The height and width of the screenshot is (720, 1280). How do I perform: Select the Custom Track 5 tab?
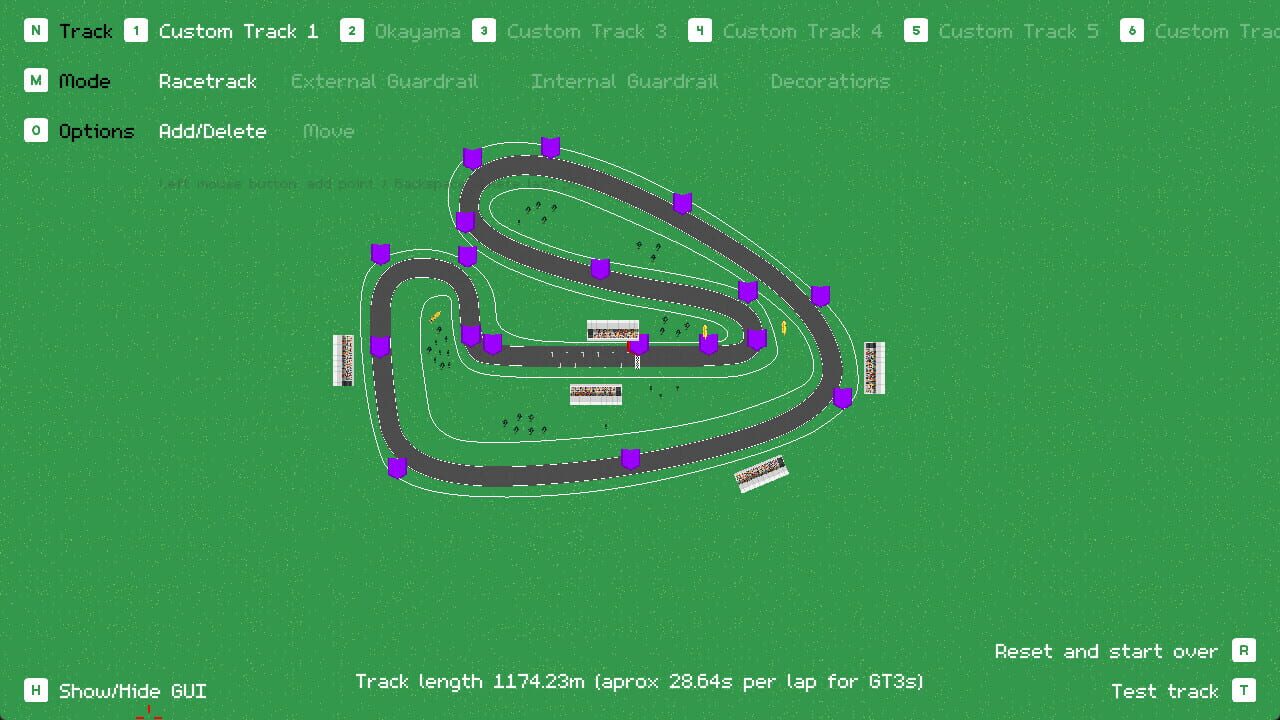click(1016, 31)
